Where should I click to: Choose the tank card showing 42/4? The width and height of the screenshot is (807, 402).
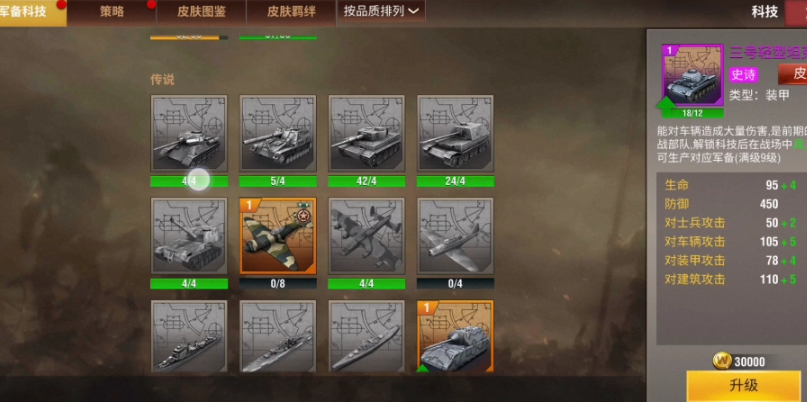(x=366, y=134)
